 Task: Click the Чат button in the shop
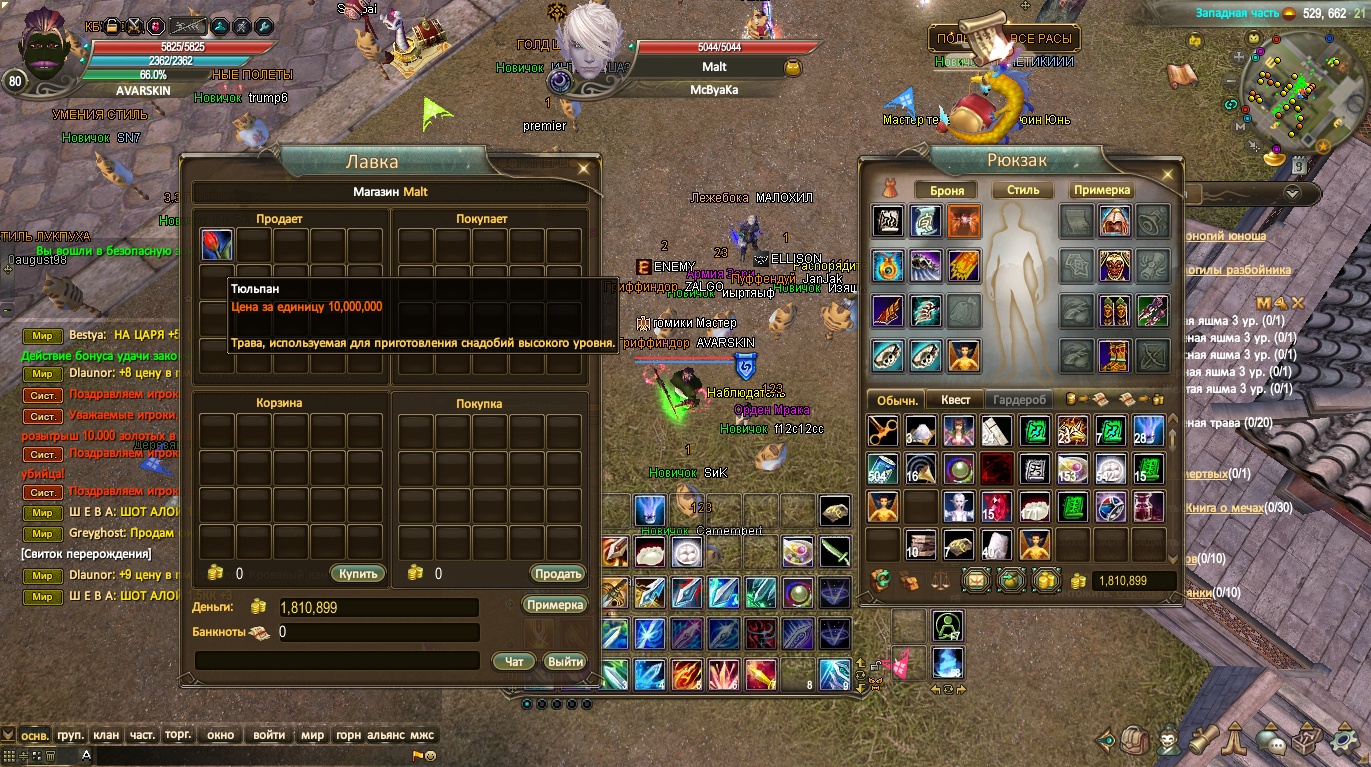click(x=514, y=661)
